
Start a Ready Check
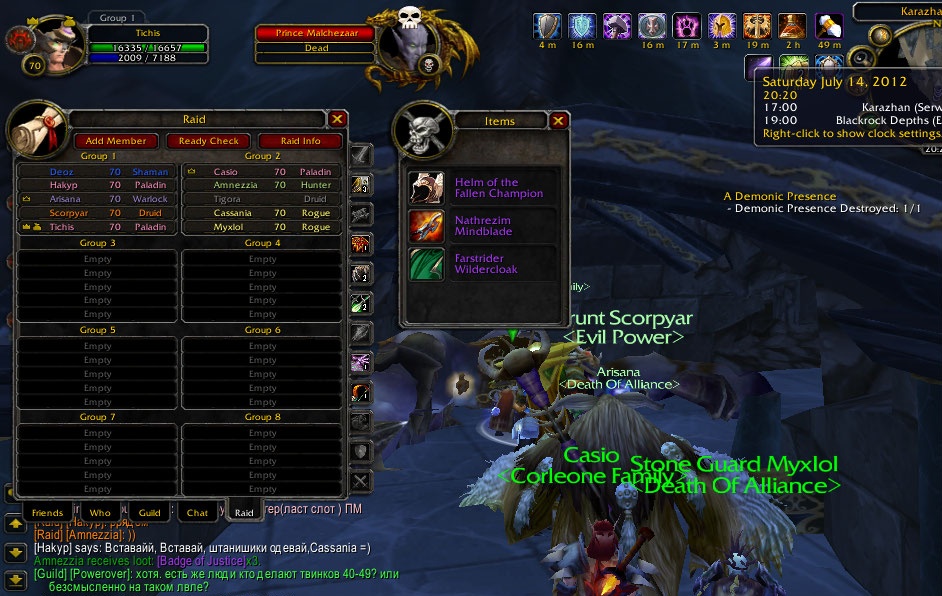tap(209, 141)
